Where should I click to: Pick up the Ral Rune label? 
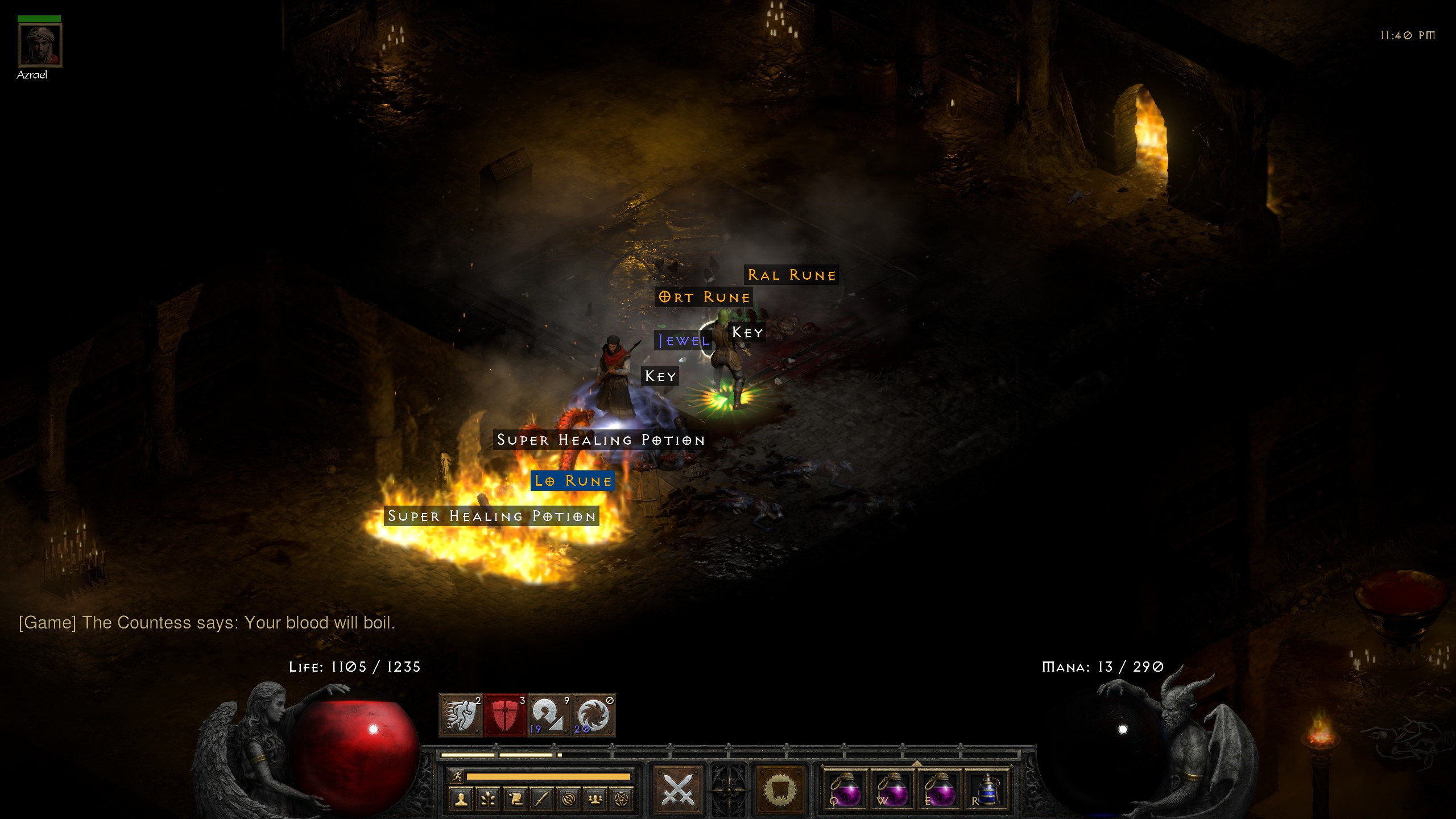(x=791, y=275)
